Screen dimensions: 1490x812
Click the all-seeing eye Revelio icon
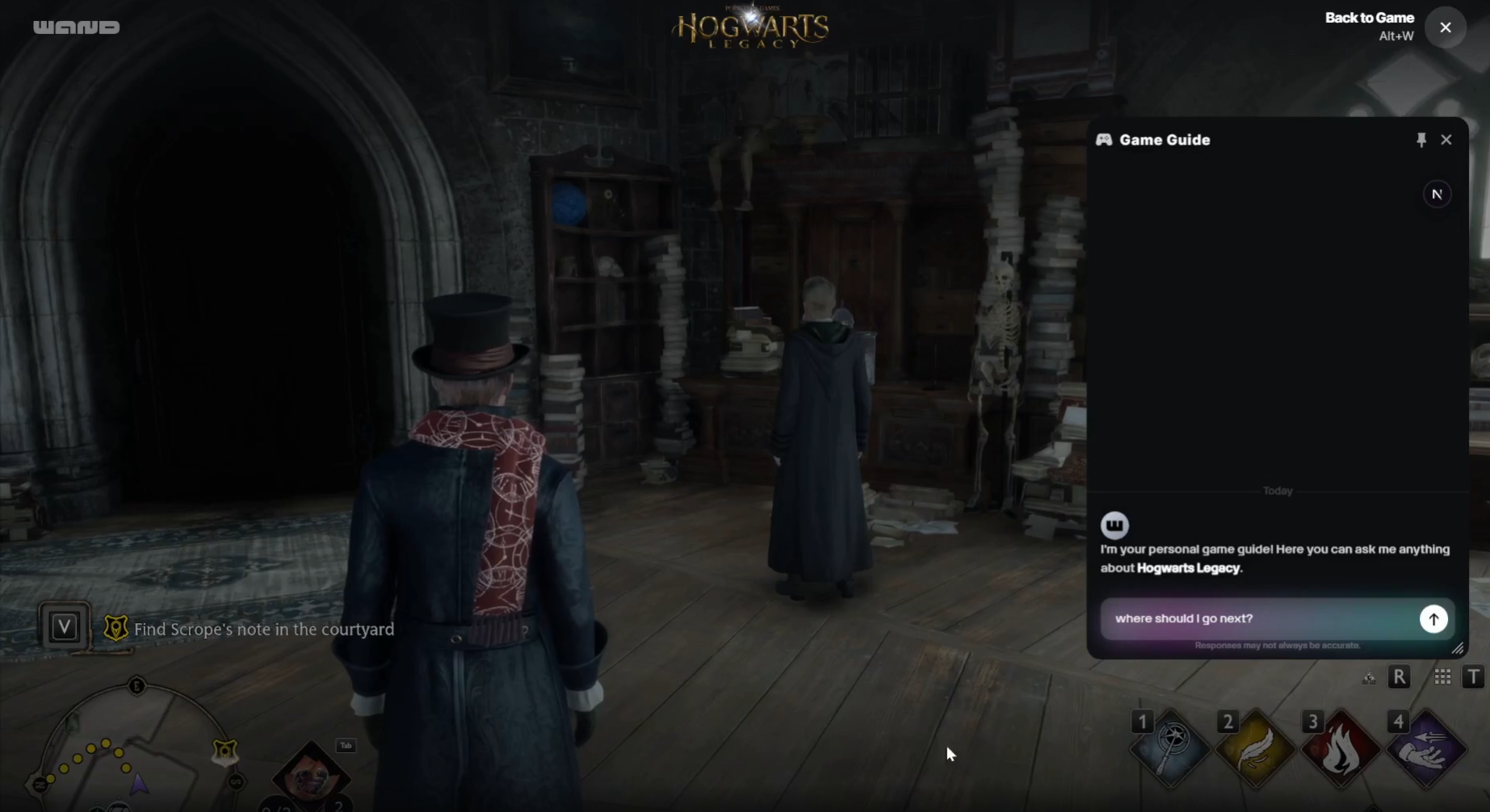pos(1369,677)
